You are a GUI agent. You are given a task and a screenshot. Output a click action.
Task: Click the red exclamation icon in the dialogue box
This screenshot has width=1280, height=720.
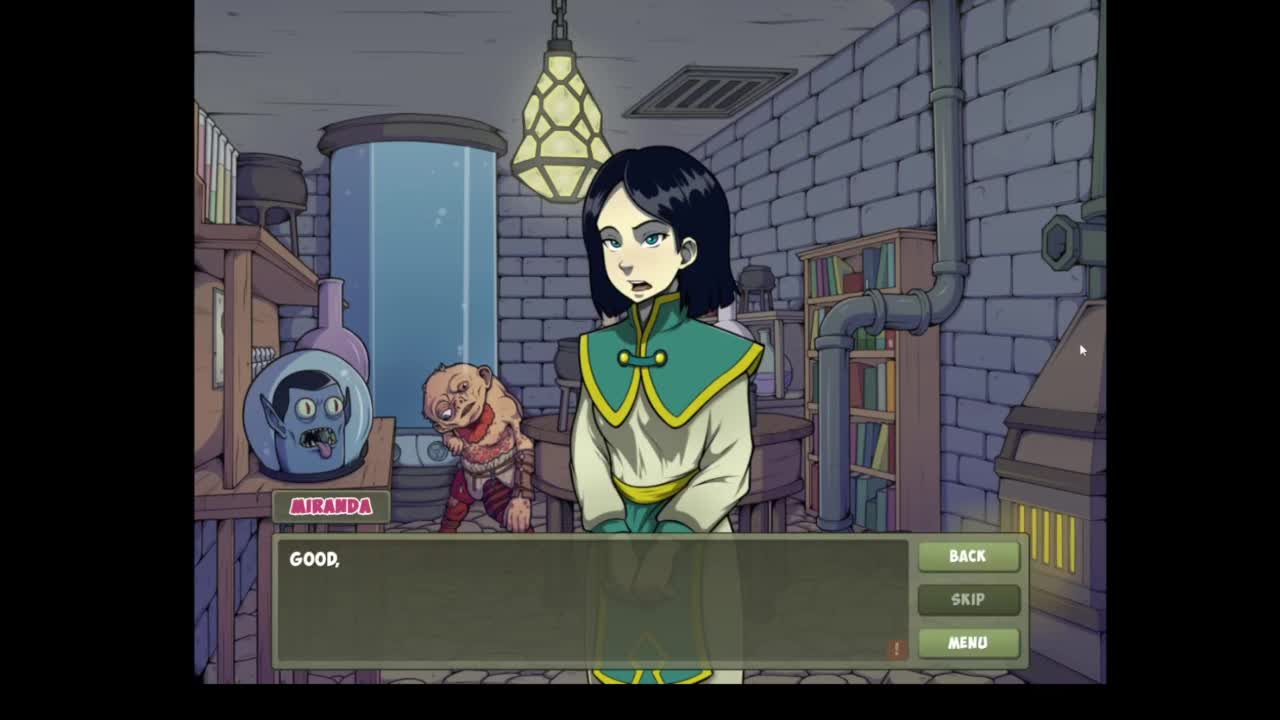[896, 649]
